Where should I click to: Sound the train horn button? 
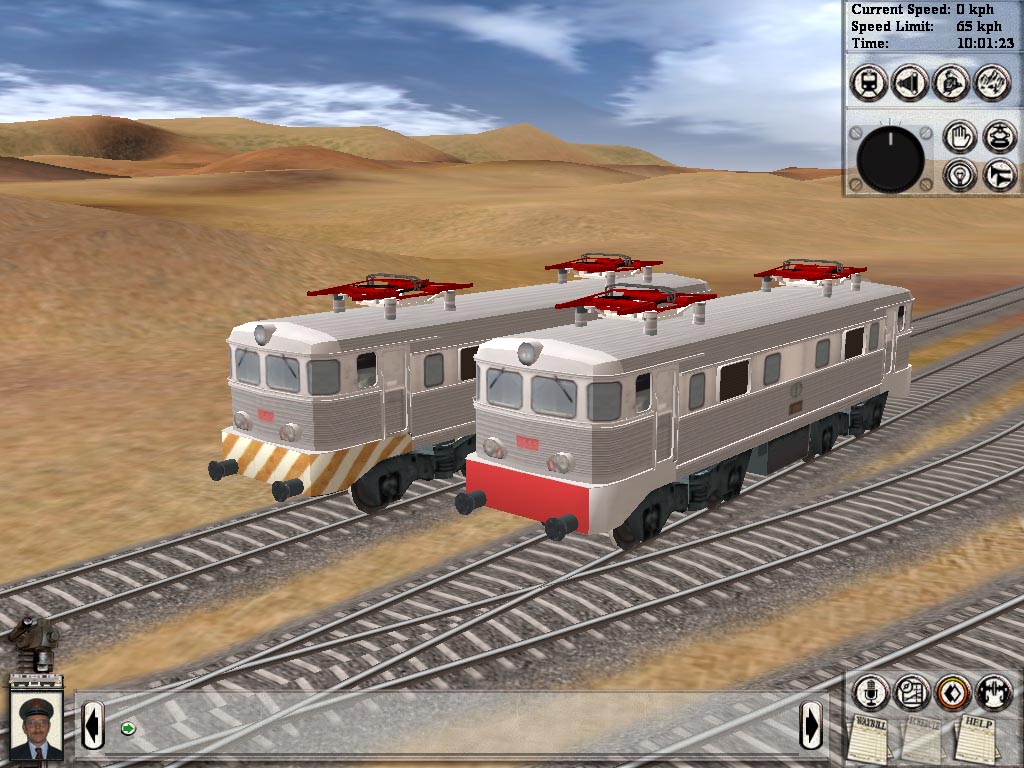999,174
